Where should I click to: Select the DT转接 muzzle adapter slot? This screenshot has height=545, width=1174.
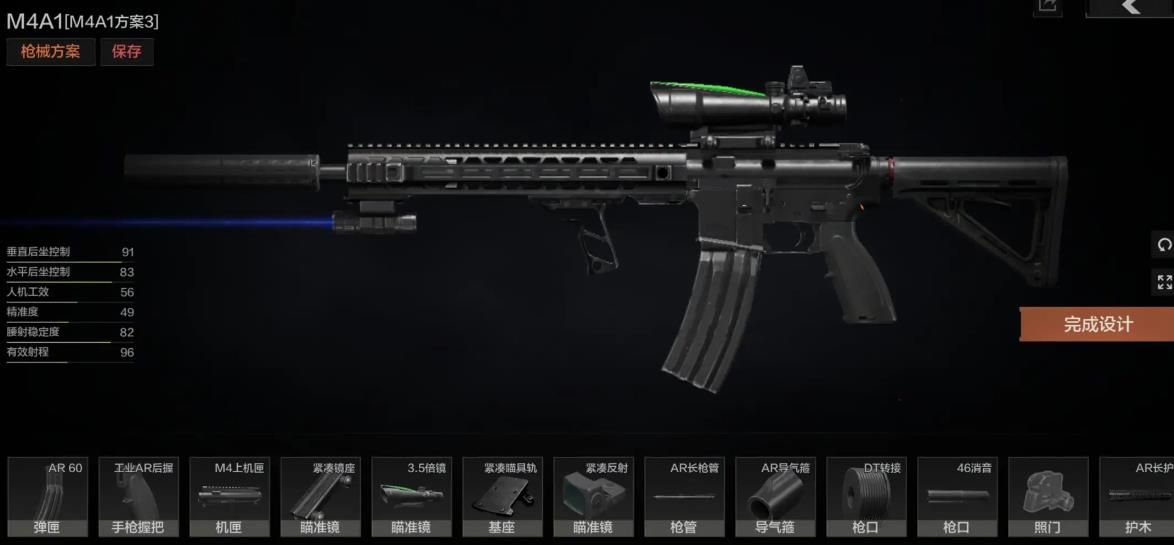(866, 497)
